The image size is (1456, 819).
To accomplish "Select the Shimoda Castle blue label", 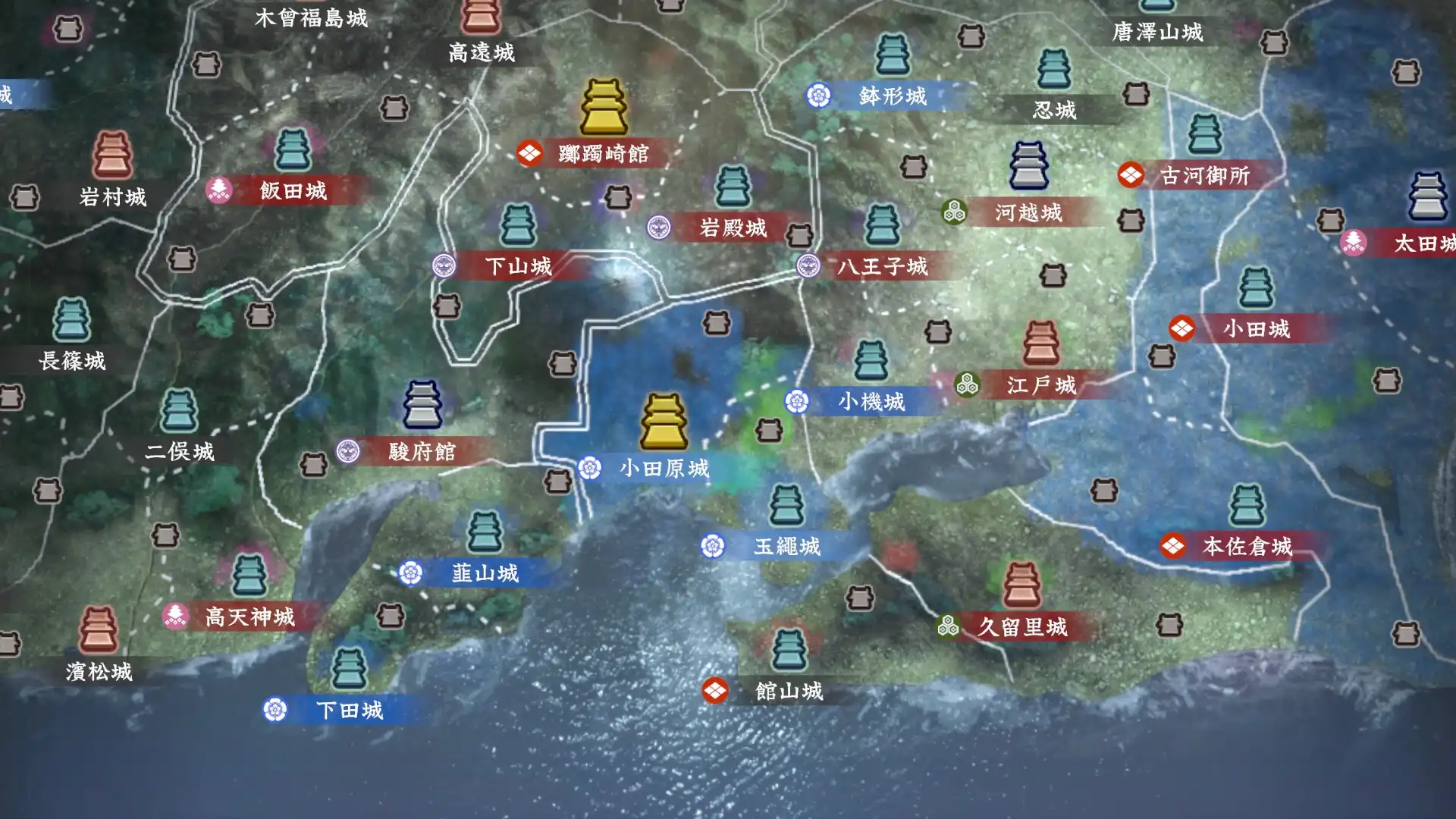I will [350, 711].
